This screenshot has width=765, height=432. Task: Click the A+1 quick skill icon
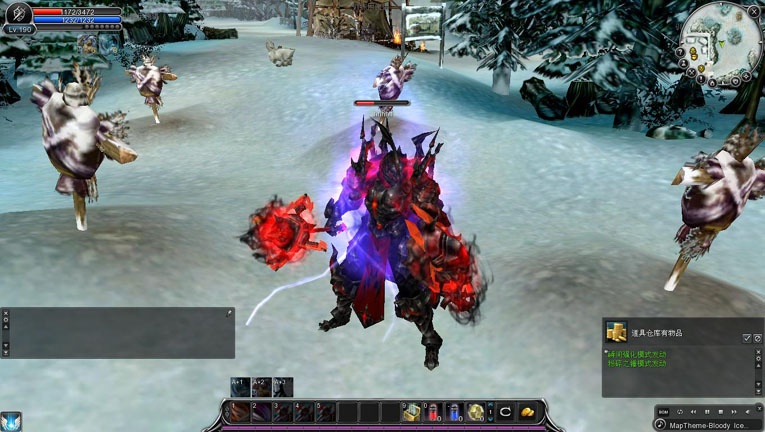[x=240, y=387]
